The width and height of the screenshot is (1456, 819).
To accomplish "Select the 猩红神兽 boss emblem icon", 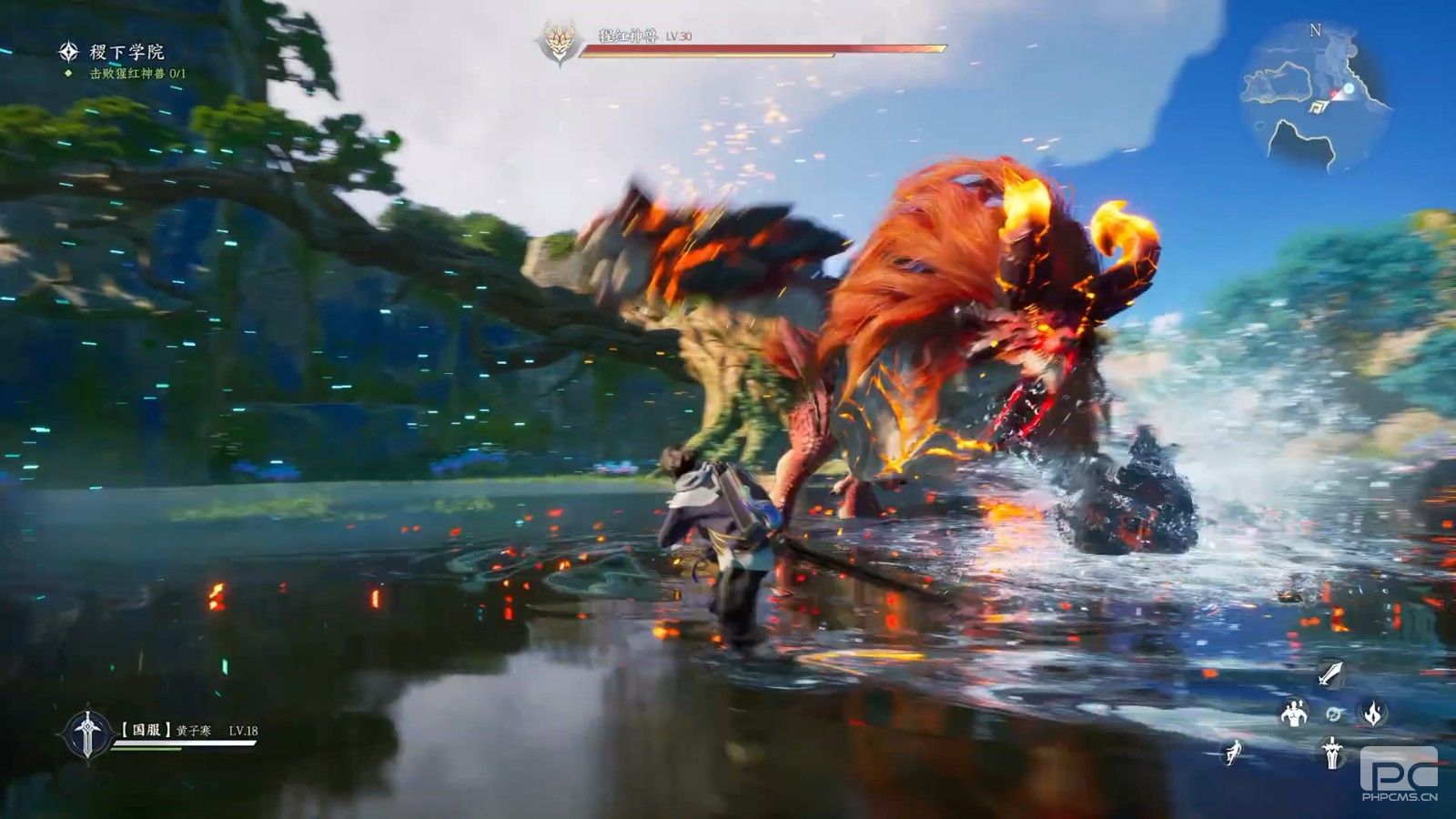I will click(557, 42).
